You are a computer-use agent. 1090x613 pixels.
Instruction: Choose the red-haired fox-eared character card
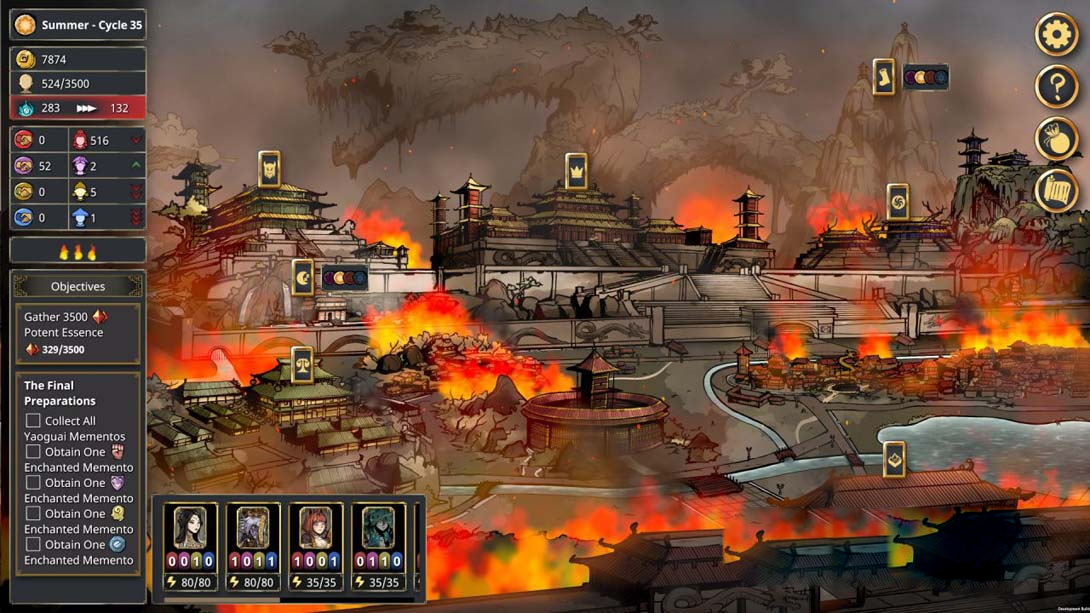(315, 528)
